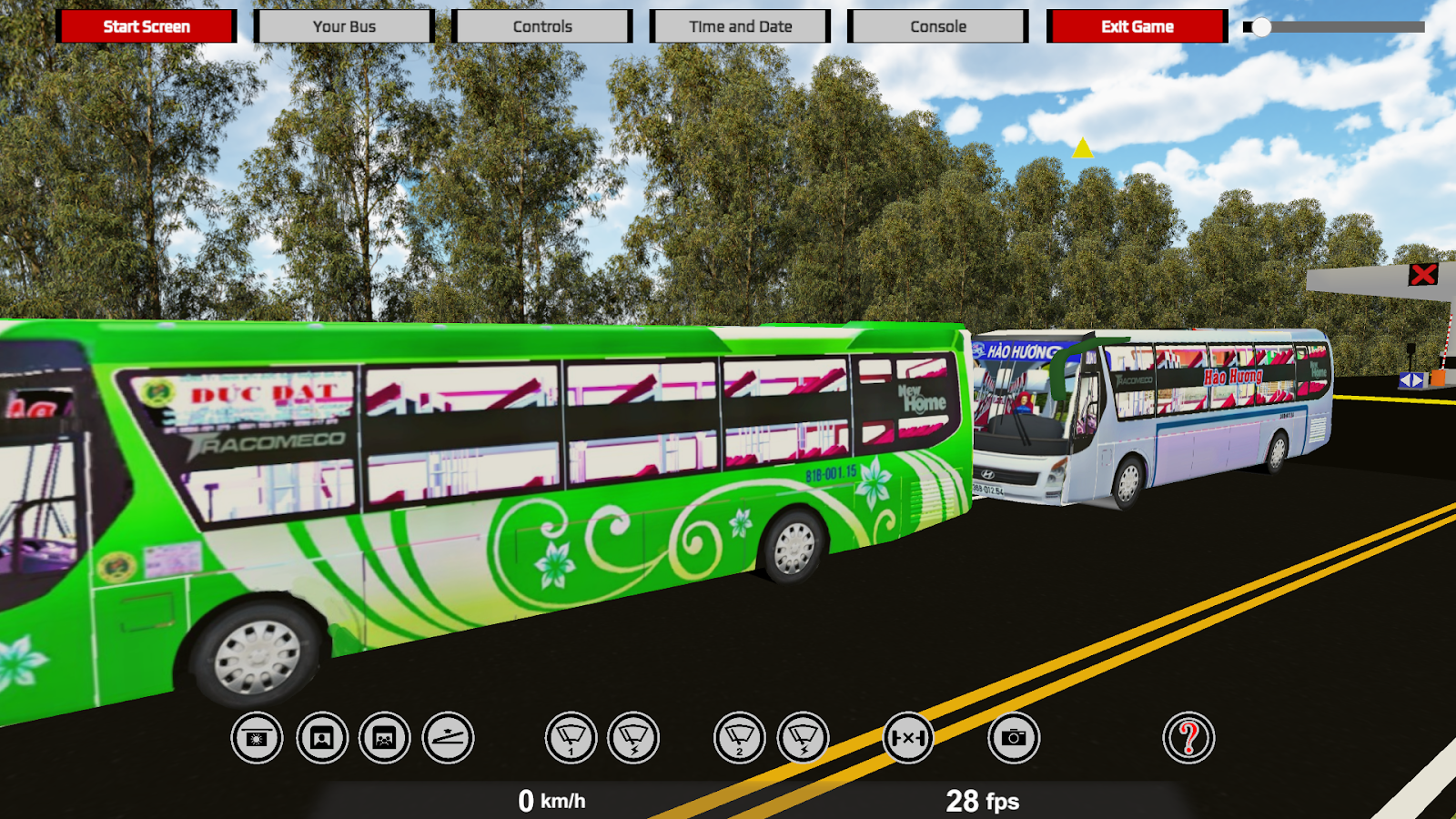This screenshot has height=819, width=1456.
Task: Open the Controls tab
Action: pyautogui.click(x=542, y=26)
